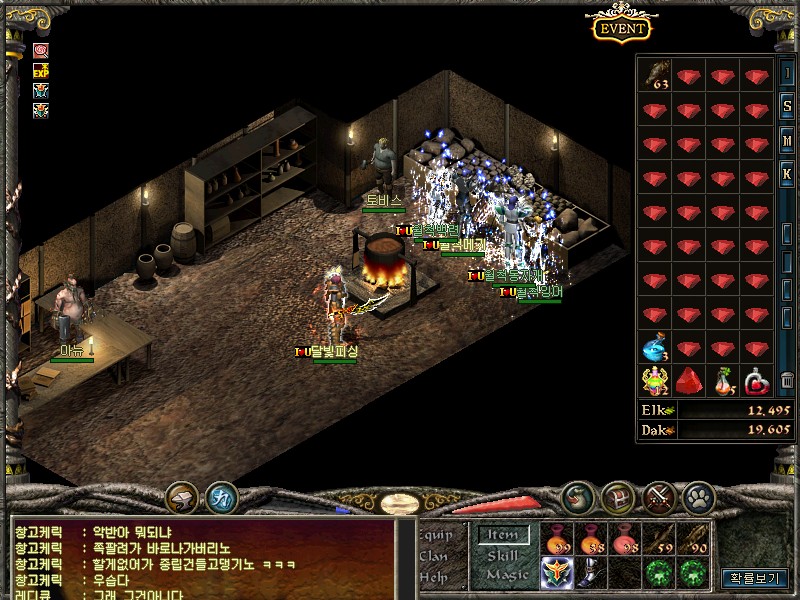Click the 확률보기 button
The height and width of the screenshot is (600, 800).
point(754,578)
